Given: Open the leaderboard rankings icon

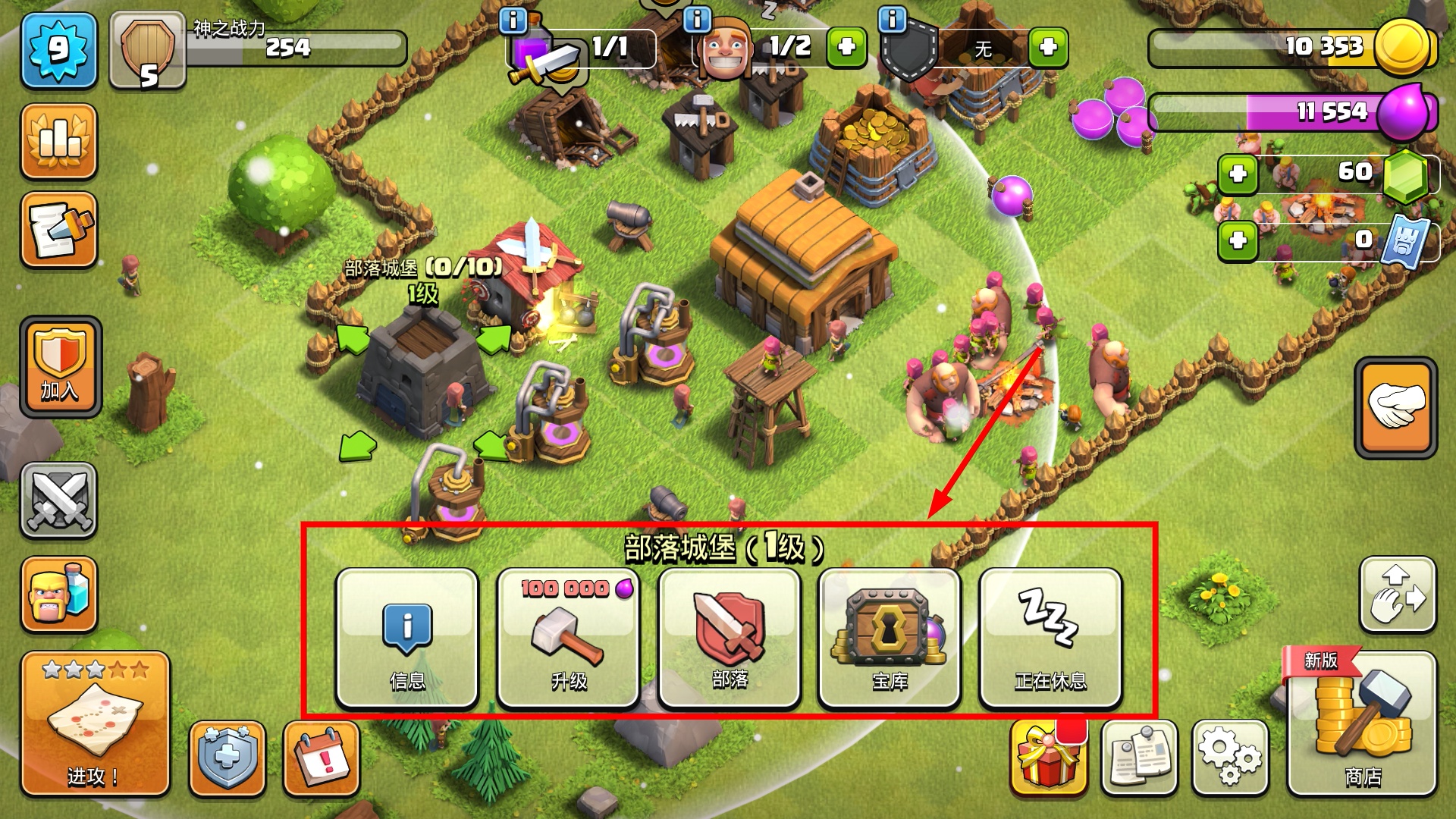Looking at the screenshot, I should point(59,141).
